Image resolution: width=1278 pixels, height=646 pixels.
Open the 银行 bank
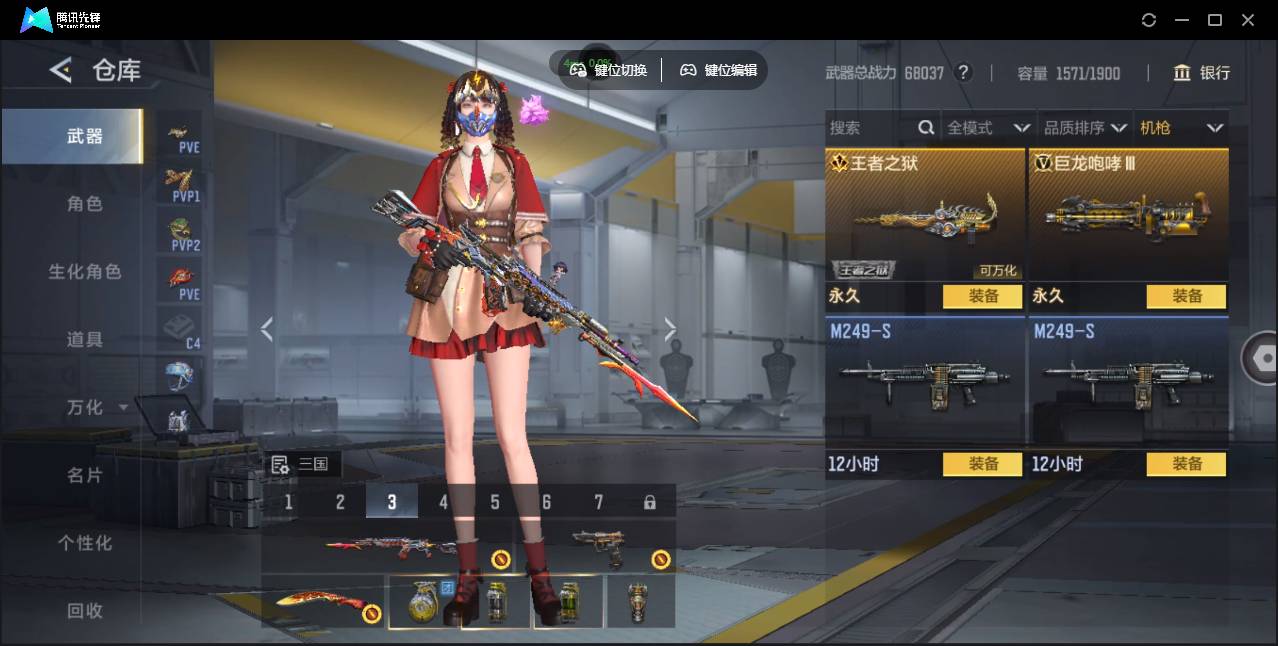[x=1202, y=73]
